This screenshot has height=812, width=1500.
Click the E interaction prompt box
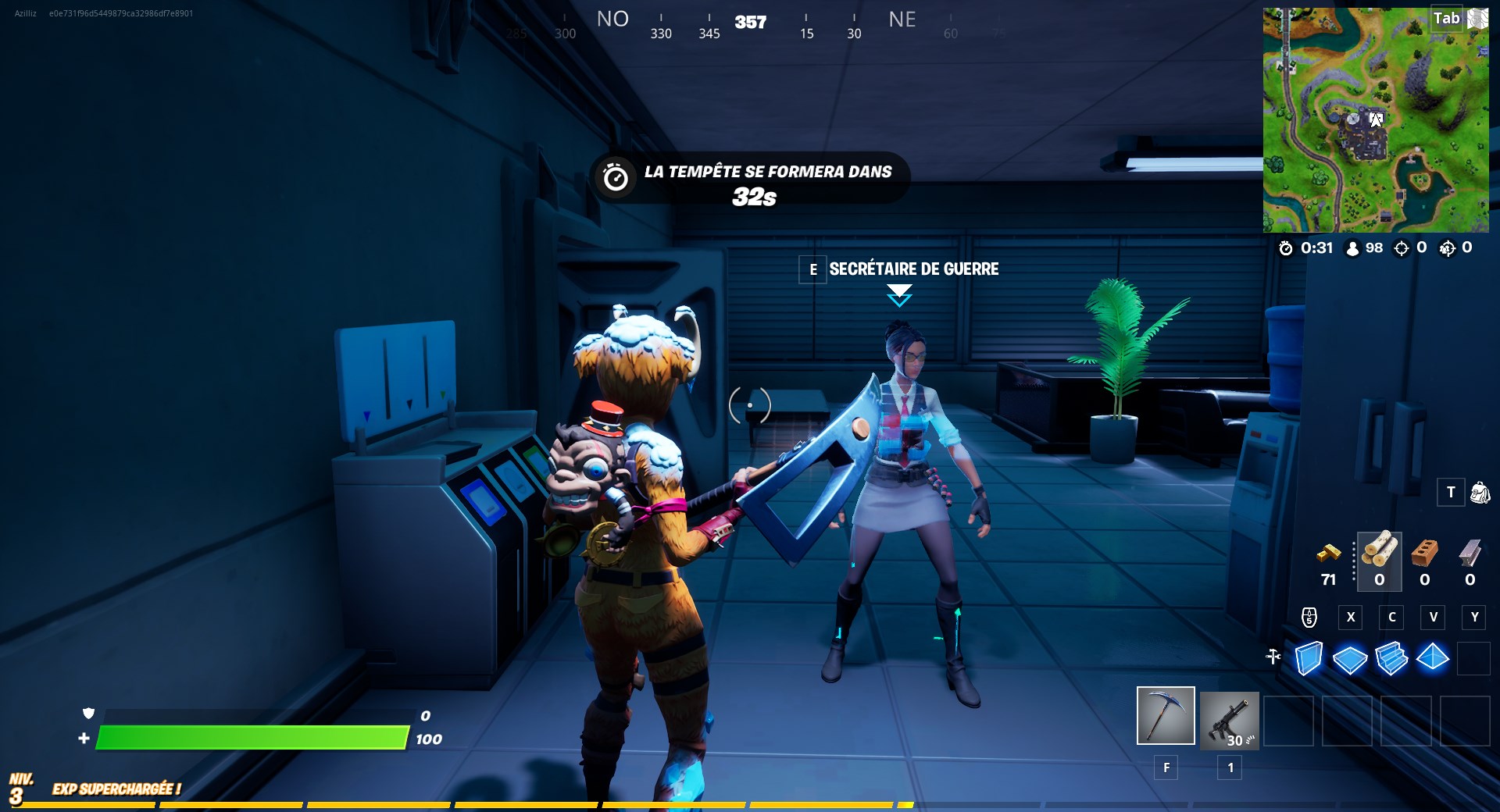click(x=813, y=269)
